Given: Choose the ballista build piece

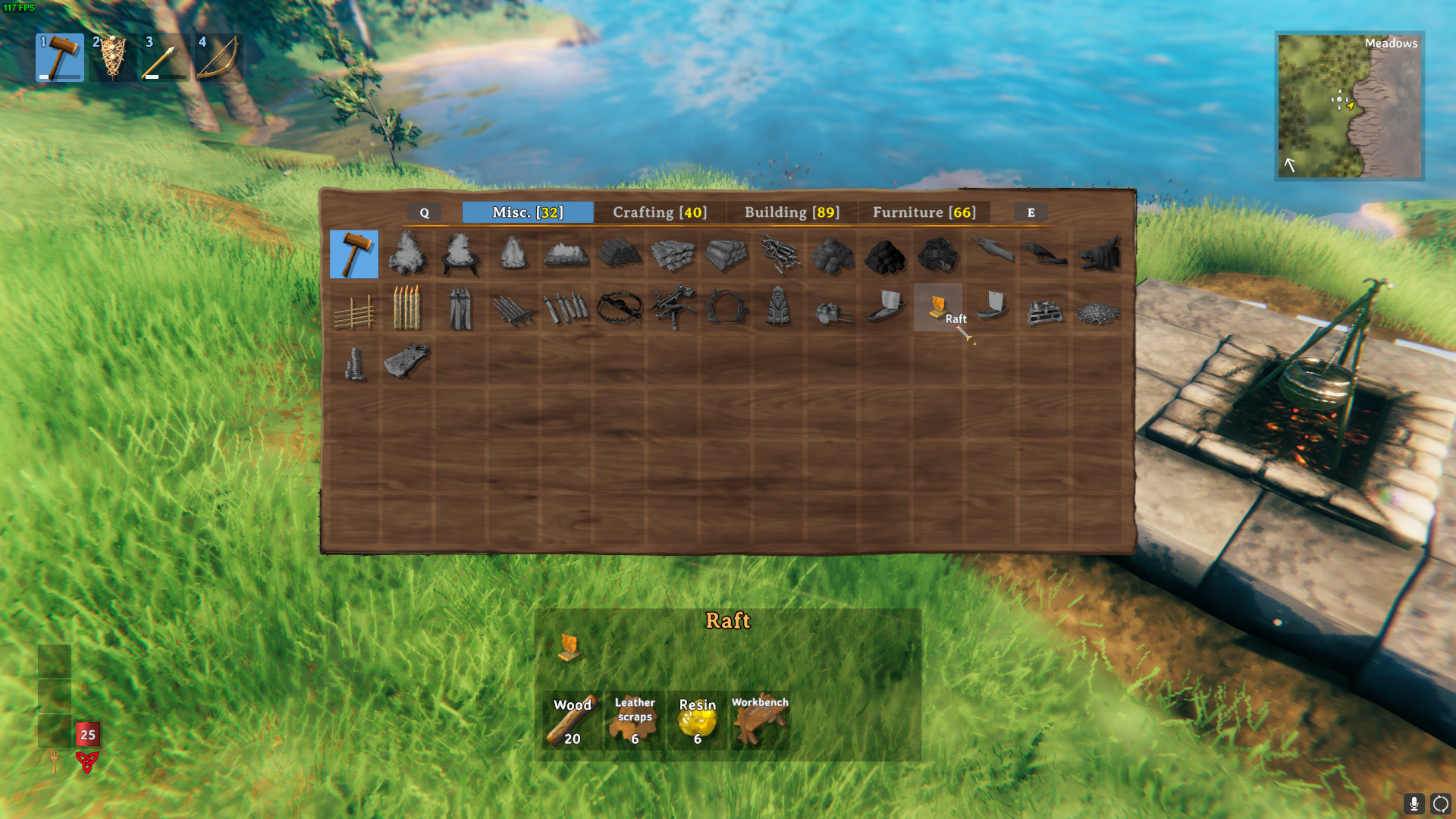Looking at the screenshot, I should coord(673,308).
